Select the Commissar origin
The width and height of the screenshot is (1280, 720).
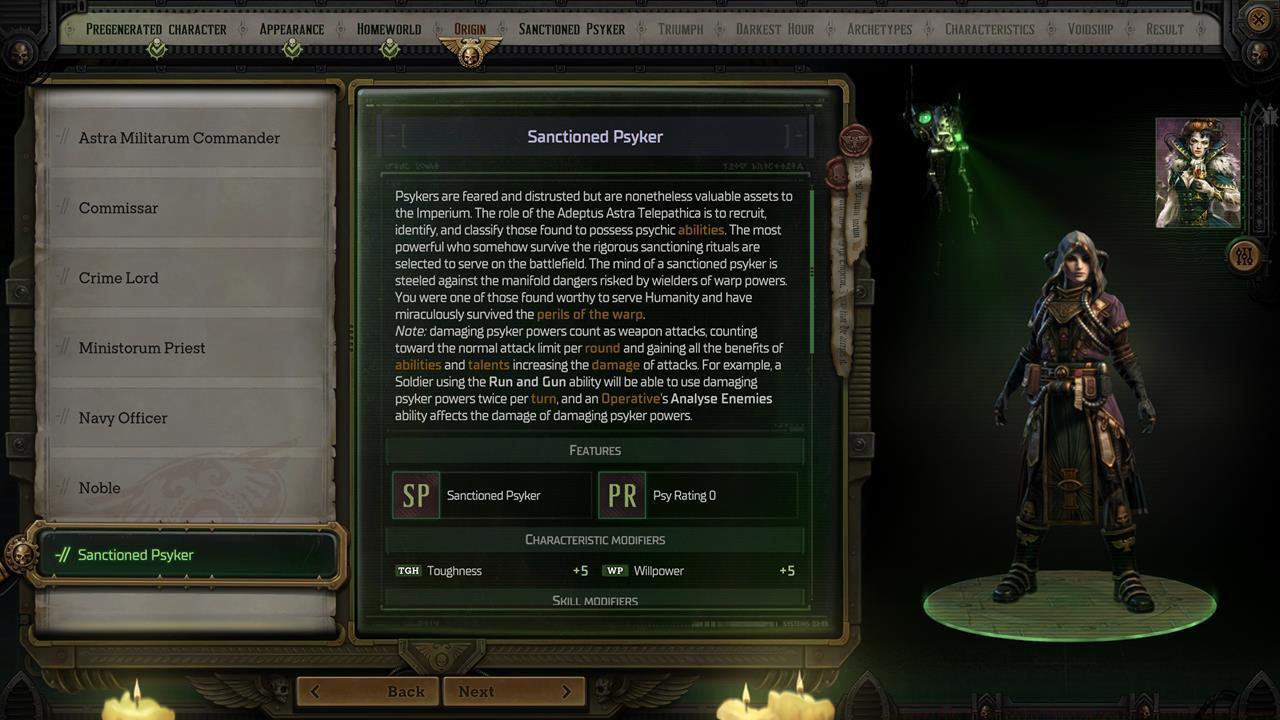click(118, 208)
